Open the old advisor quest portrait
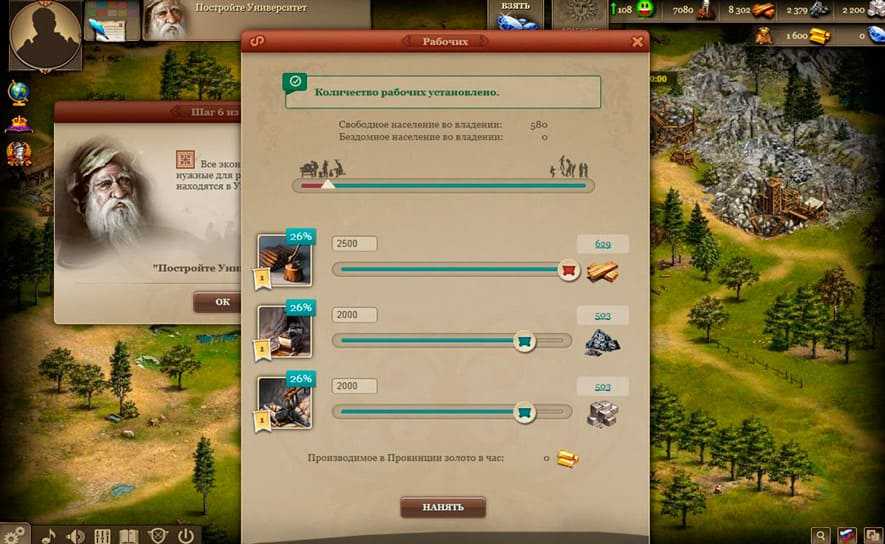This screenshot has height=544, width=885. tap(166, 20)
